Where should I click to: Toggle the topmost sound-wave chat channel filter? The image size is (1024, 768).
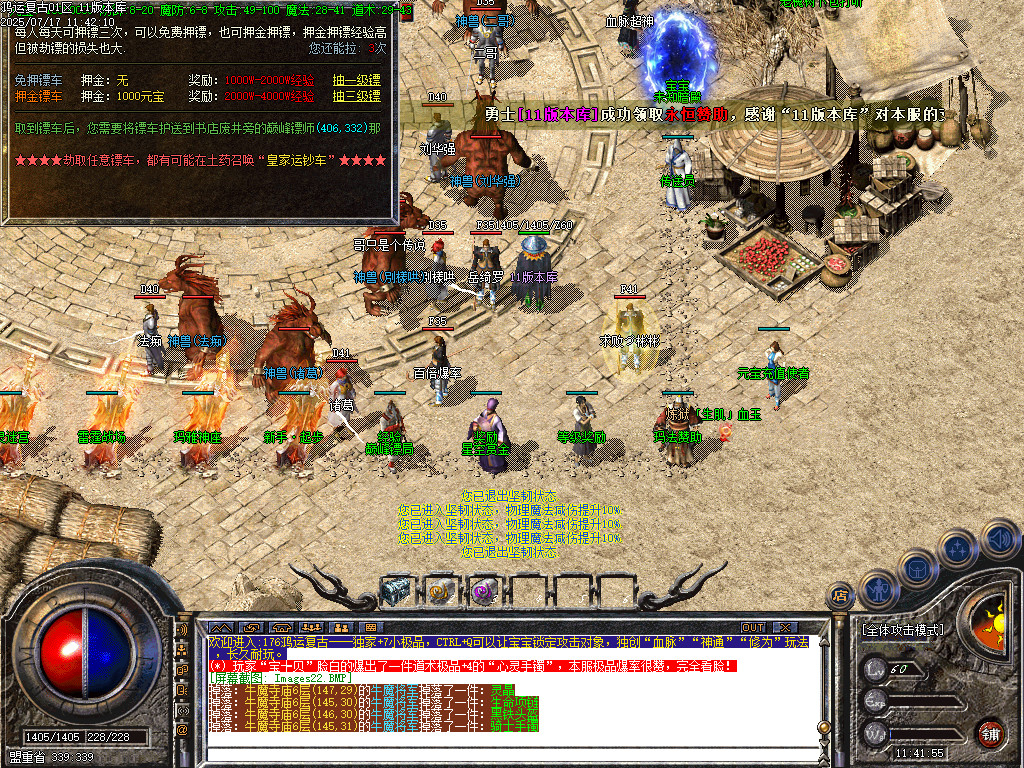pos(182,632)
